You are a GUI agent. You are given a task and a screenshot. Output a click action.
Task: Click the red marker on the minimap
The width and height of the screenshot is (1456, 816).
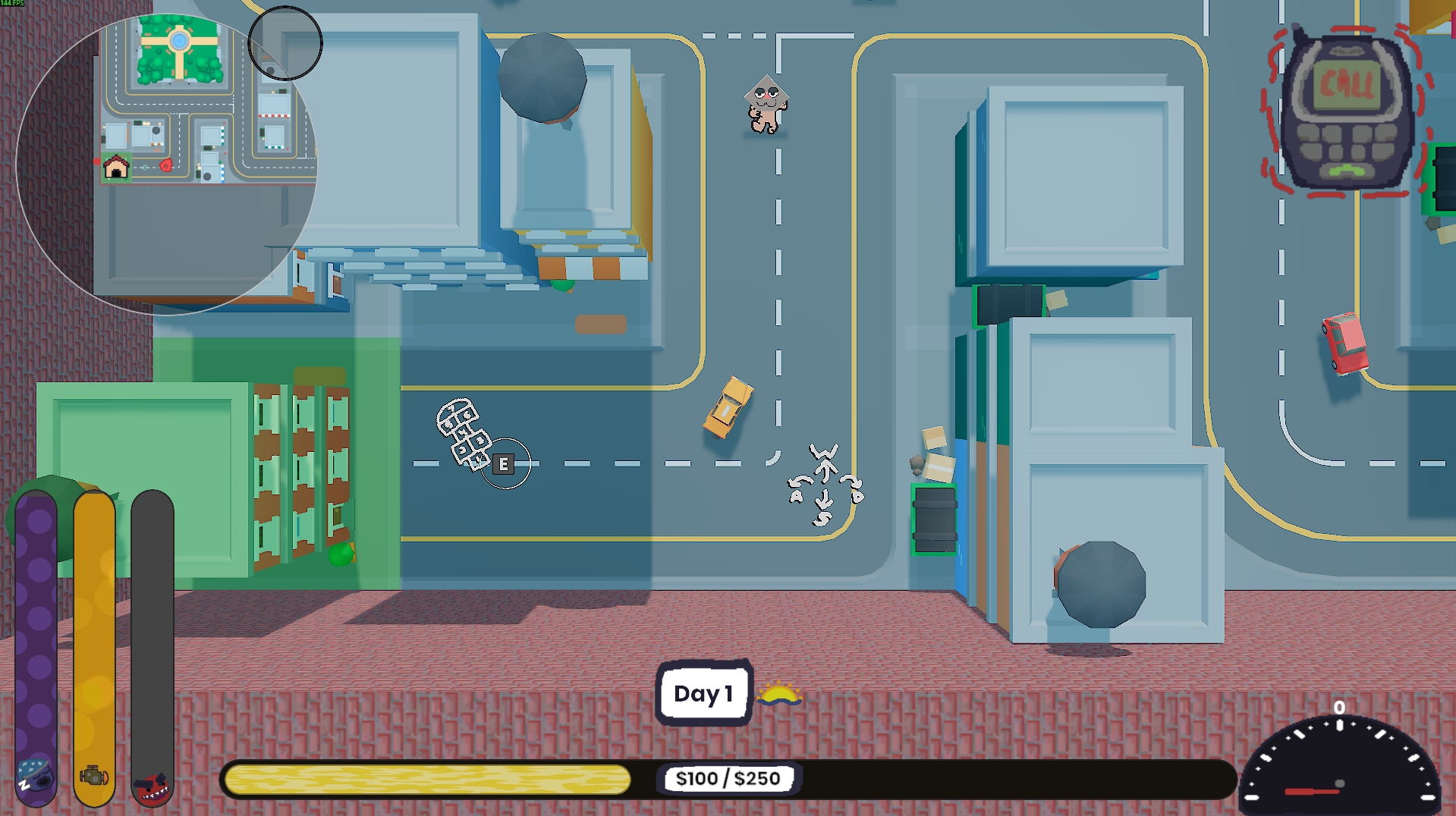pyautogui.click(x=165, y=165)
